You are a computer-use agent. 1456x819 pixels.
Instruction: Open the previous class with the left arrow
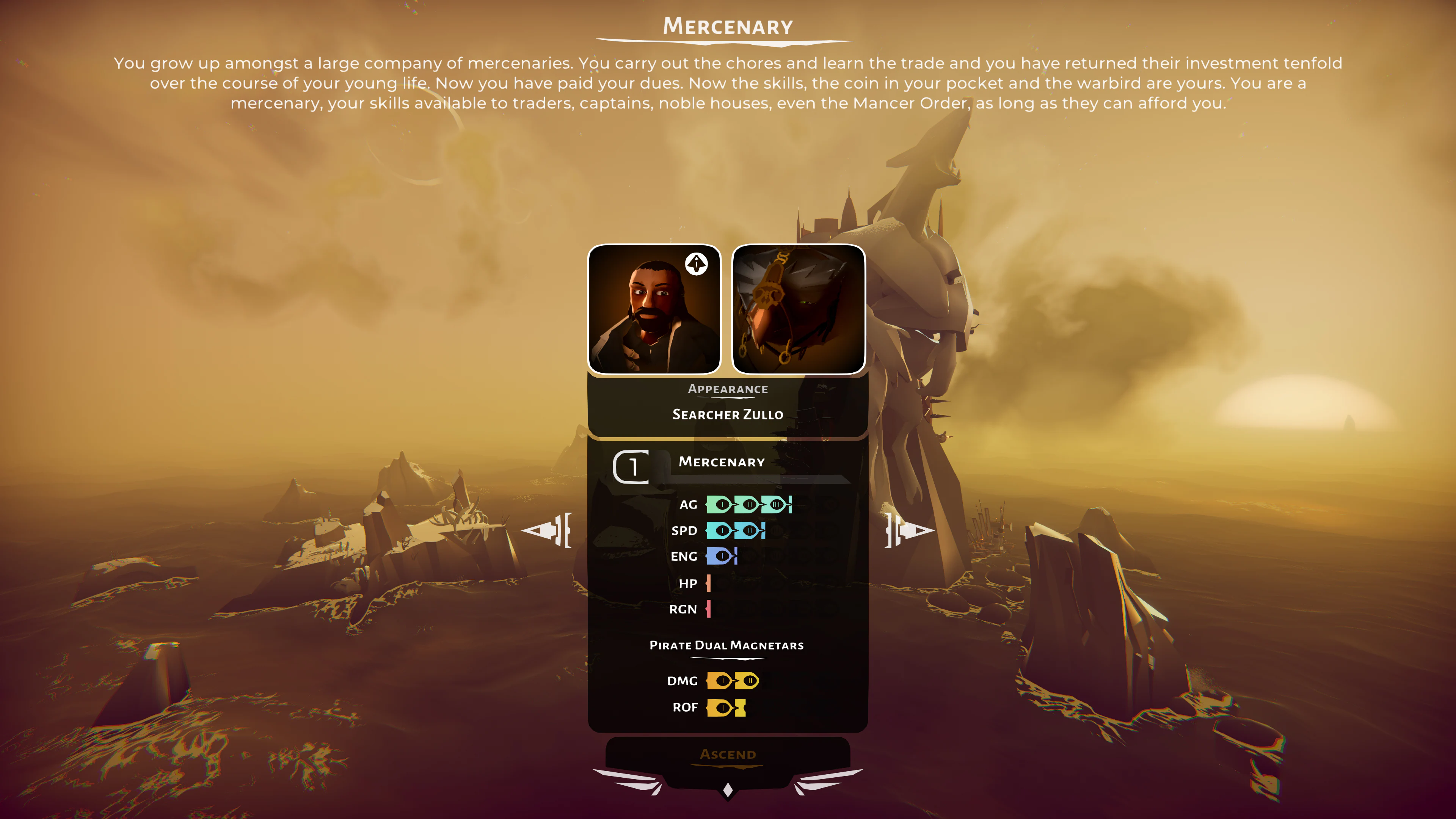click(x=547, y=531)
